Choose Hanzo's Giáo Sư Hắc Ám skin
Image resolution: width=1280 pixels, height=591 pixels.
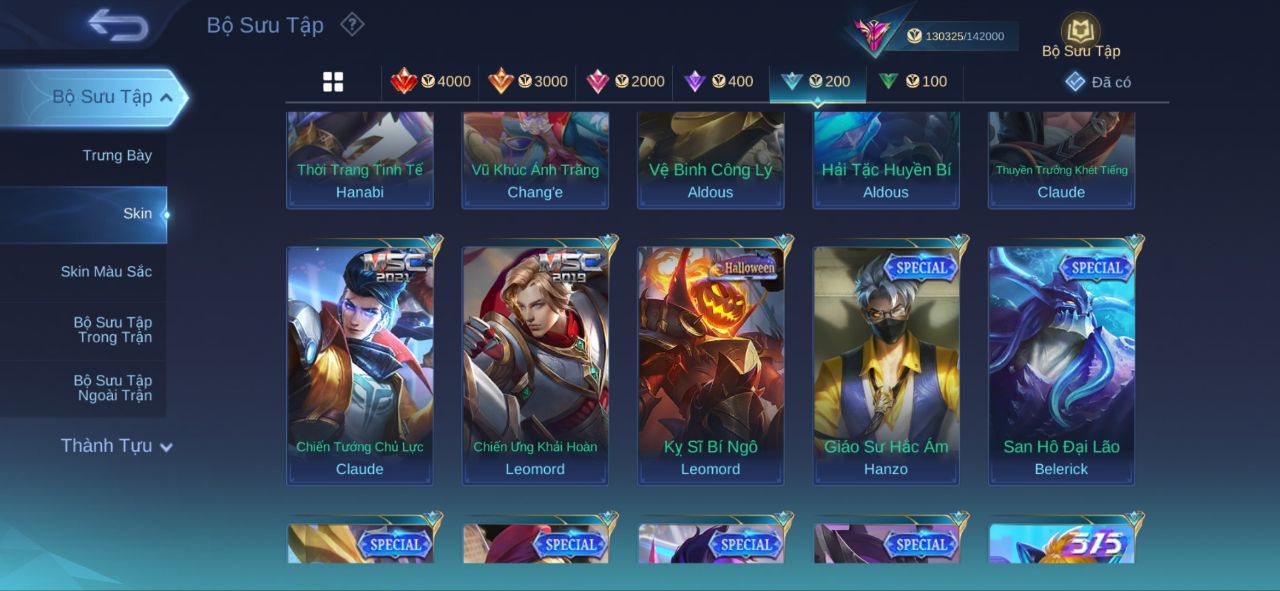886,365
